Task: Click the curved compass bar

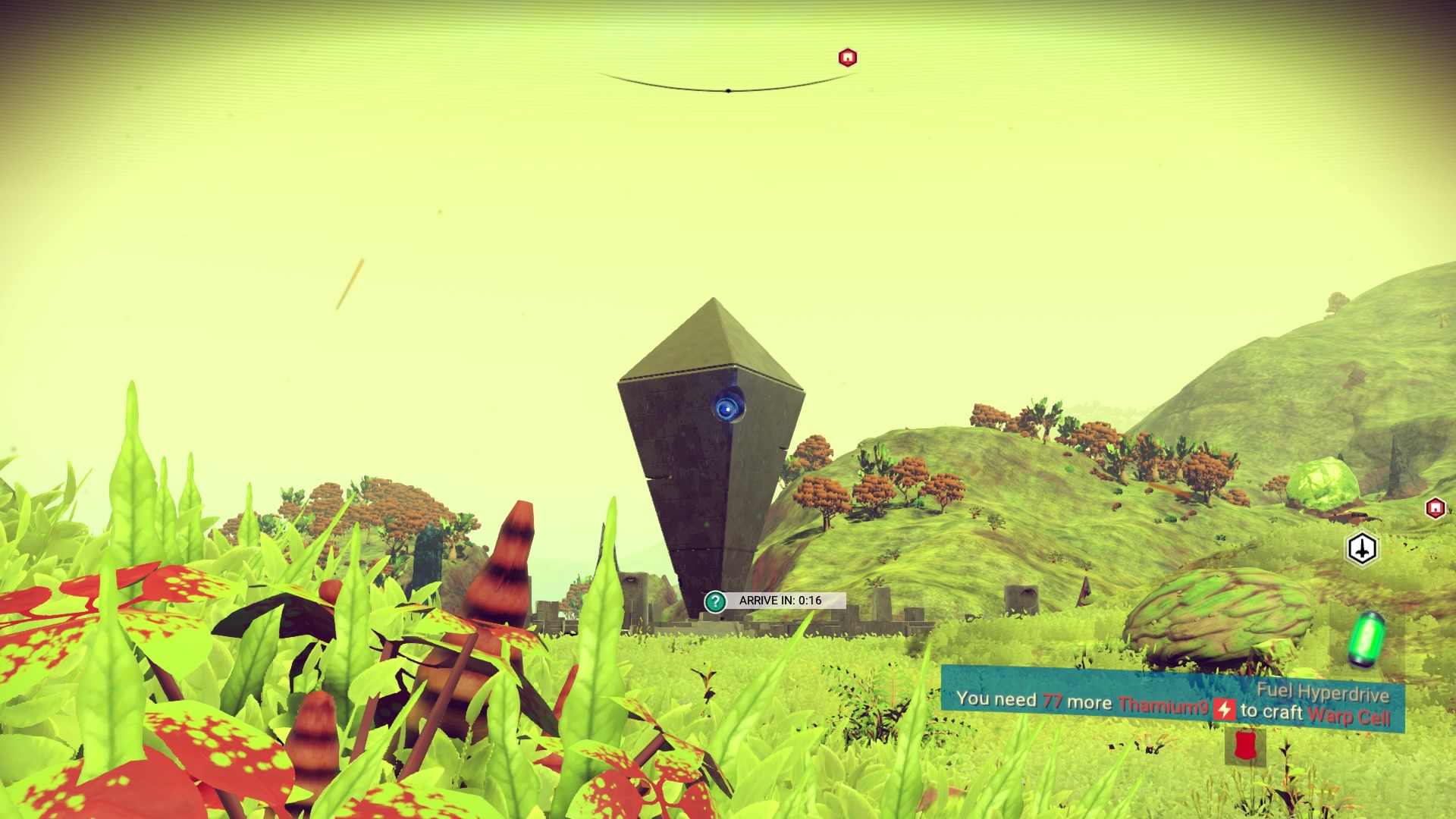Action: click(x=727, y=89)
